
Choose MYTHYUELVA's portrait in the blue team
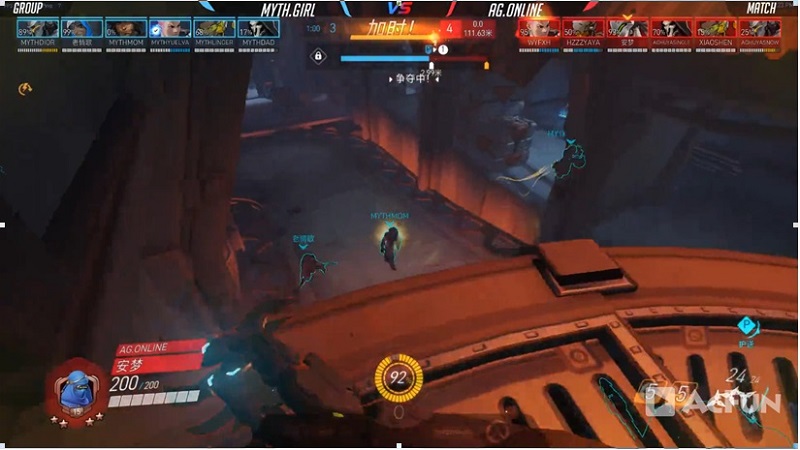(170, 28)
